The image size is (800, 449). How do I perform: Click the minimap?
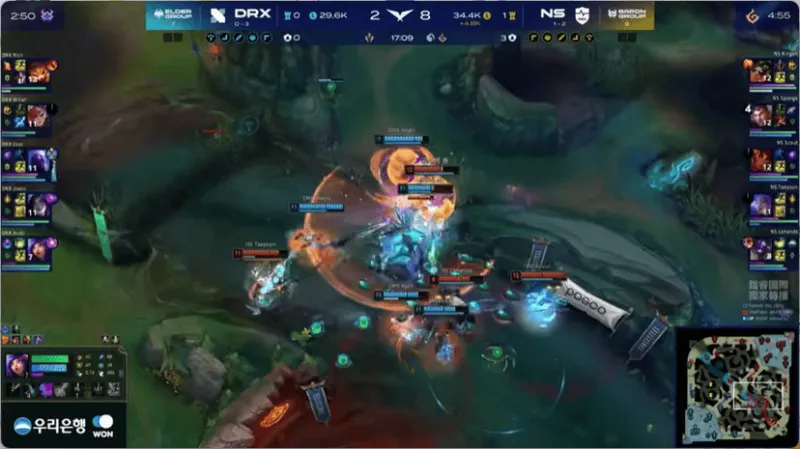pos(739,387)
